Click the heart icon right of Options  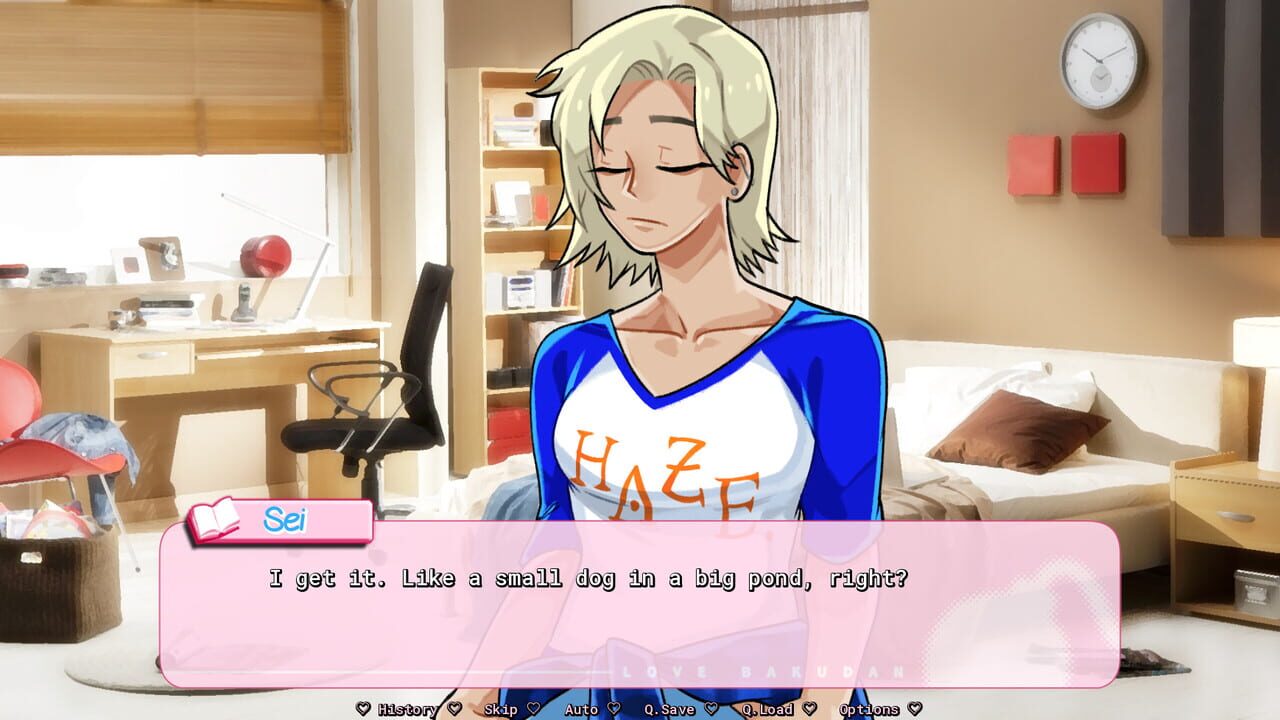913,708
